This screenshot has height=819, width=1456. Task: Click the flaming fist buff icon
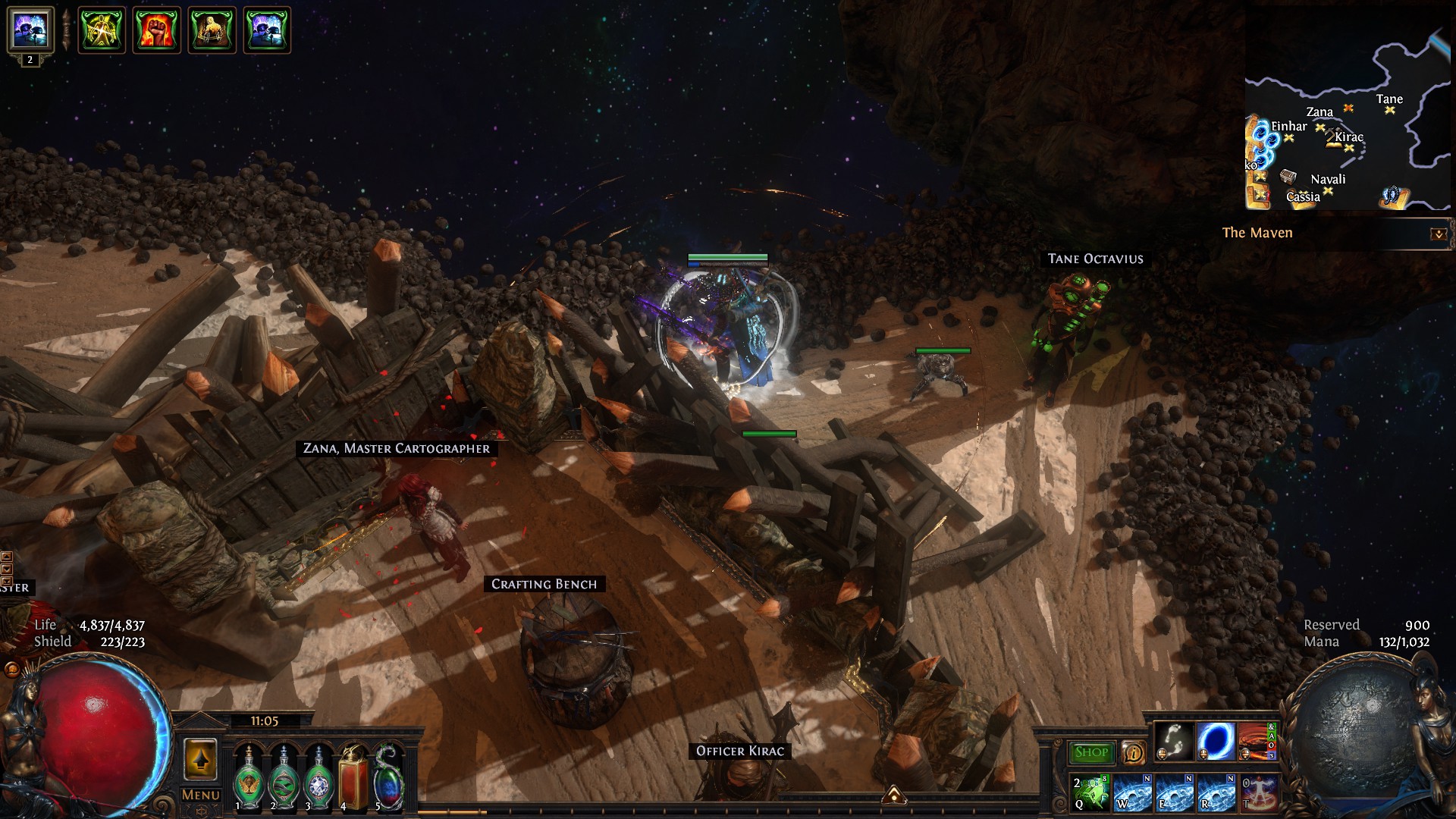[157, 30]
